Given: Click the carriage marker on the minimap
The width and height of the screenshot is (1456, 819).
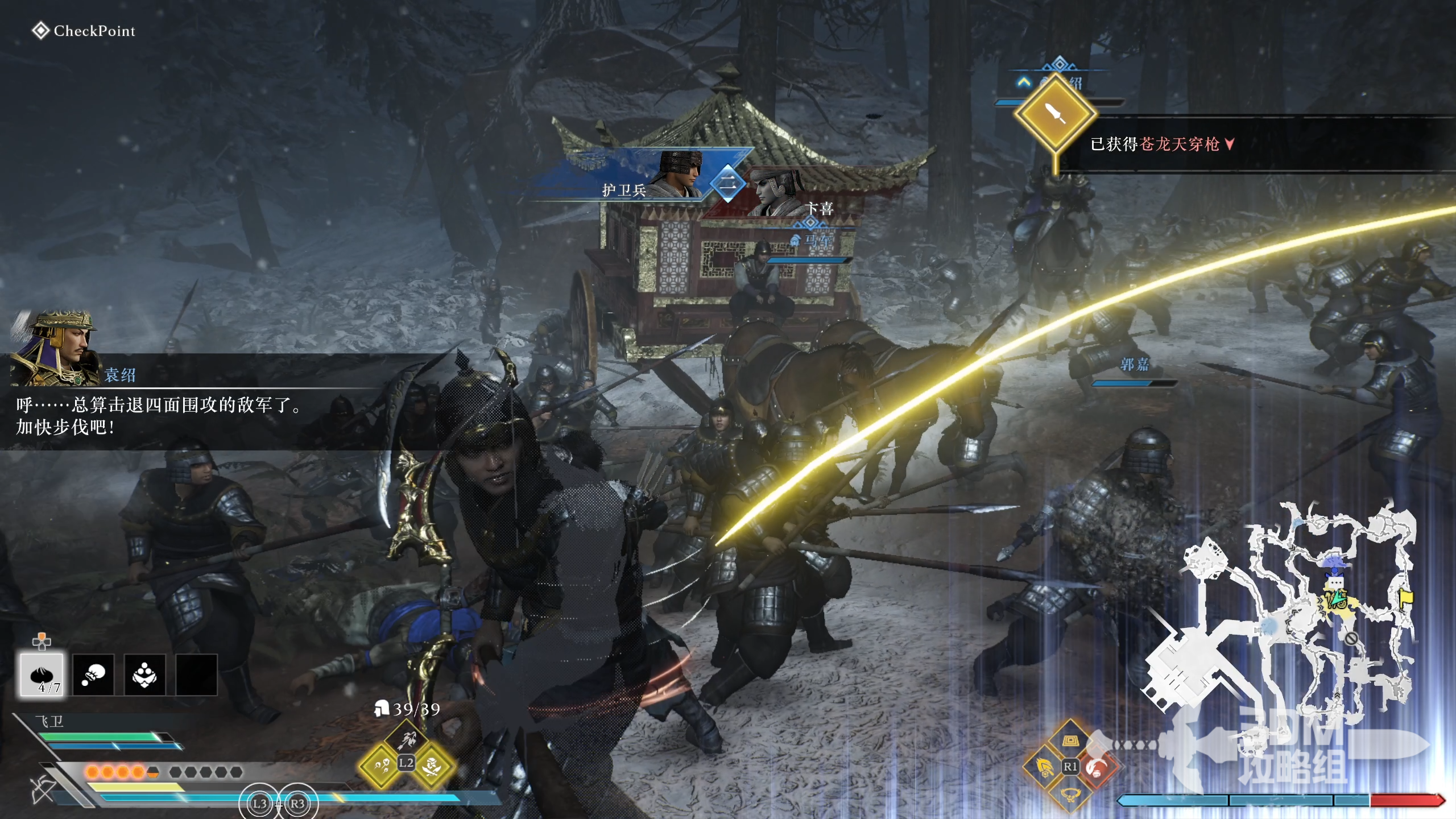Looking at the screenshot, I should 1338,599.
